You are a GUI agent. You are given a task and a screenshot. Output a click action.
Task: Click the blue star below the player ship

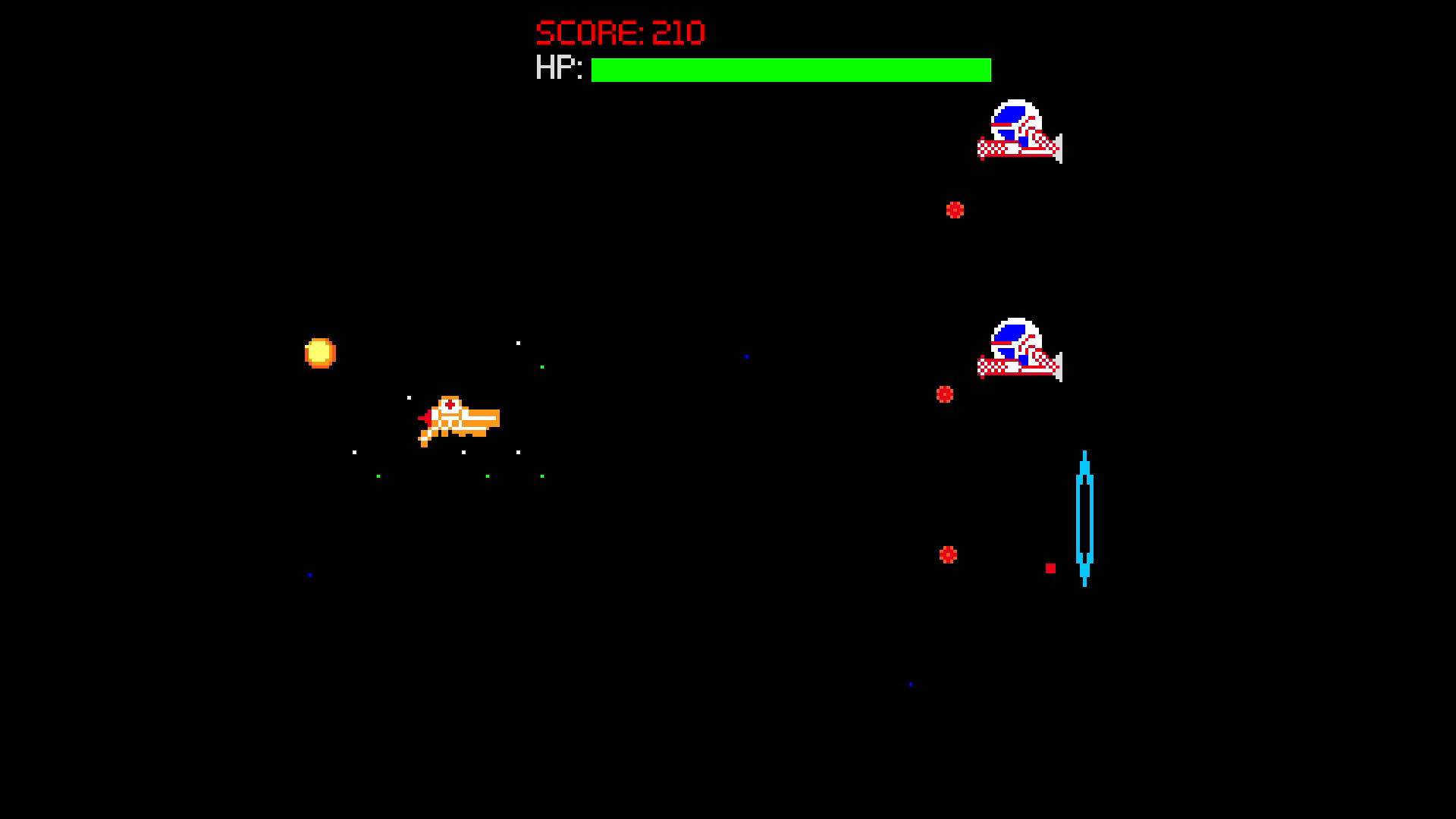[308, 575]
